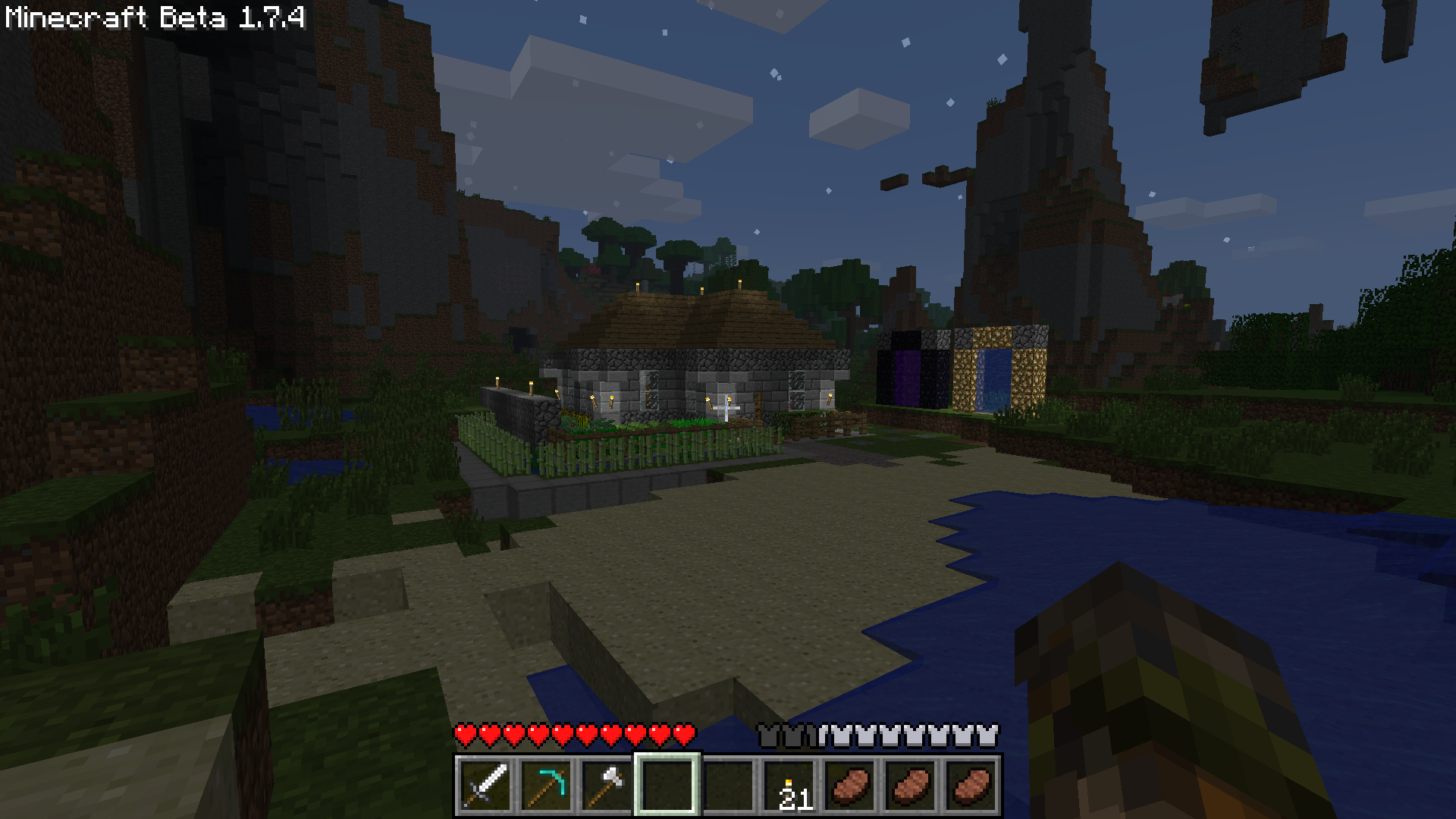The image size is (1456, 819).
Task: Select the steak in the seventh hotbar slot
Action: click(x=848, y=783)
